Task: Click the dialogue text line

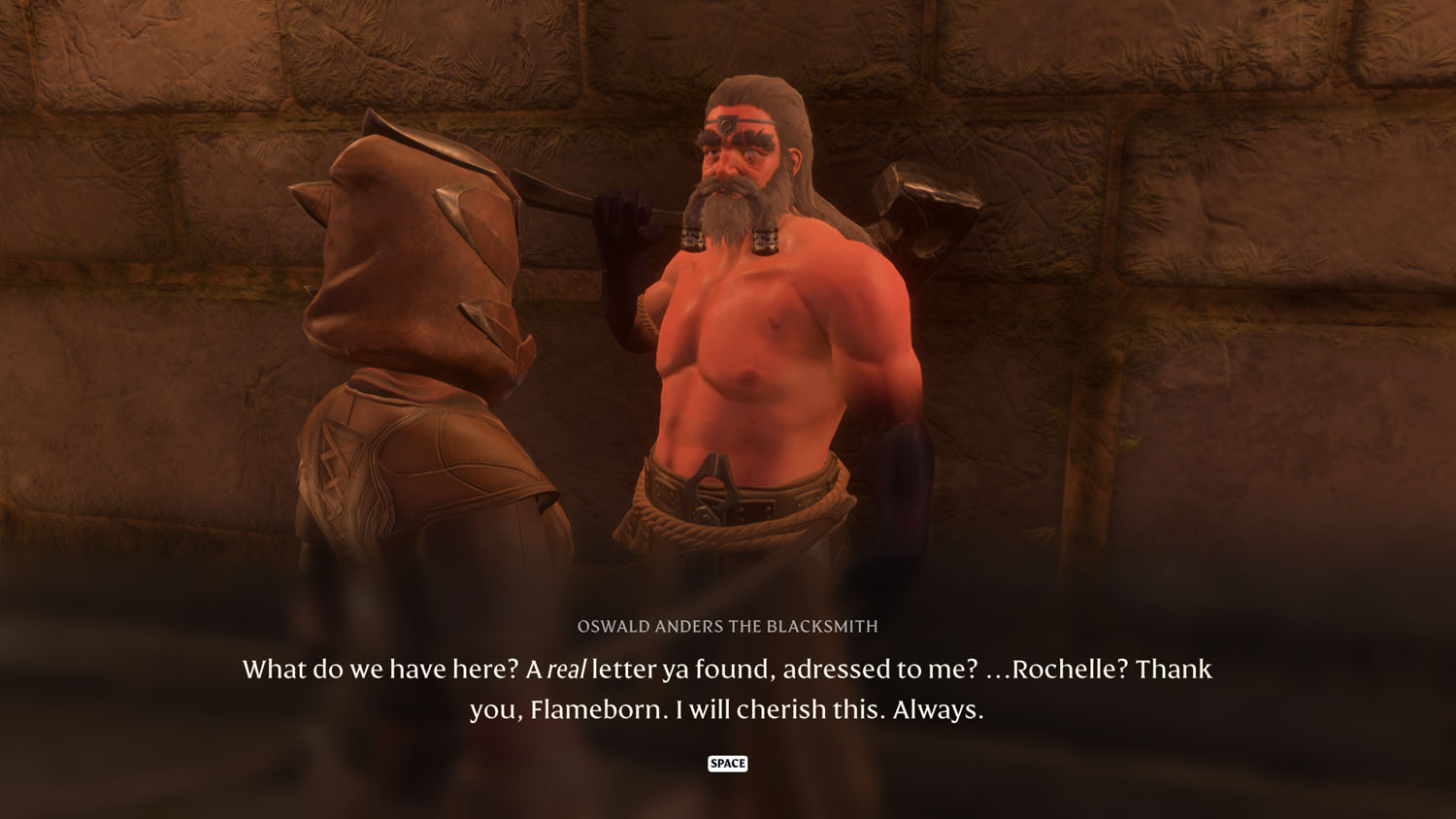Action: pos(728,670)
